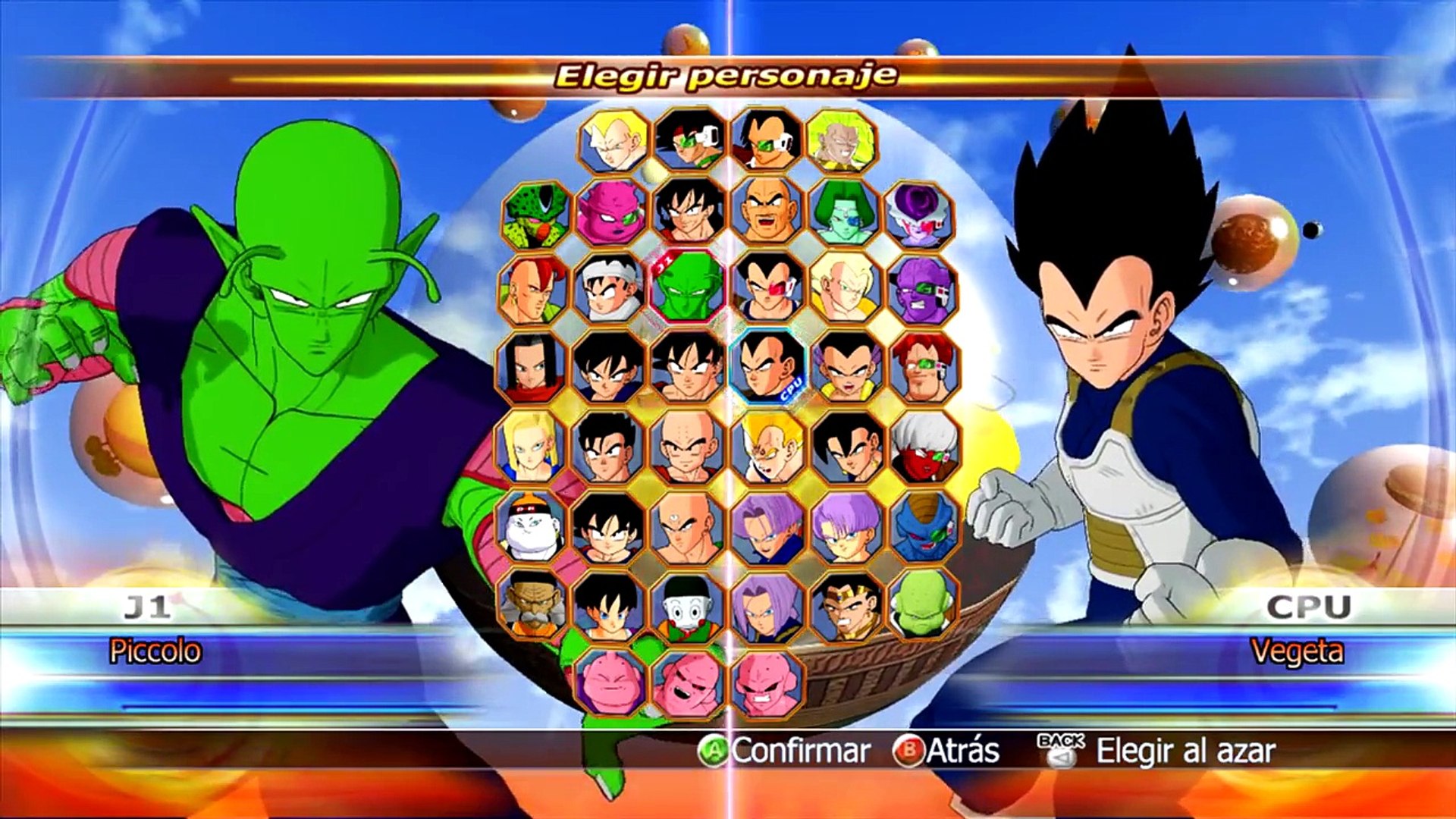Choose white-haired red-skinned Jeice portrait
Image resolution: width=1456 pixels, height=819 pixels.
[x=923, y=447]
